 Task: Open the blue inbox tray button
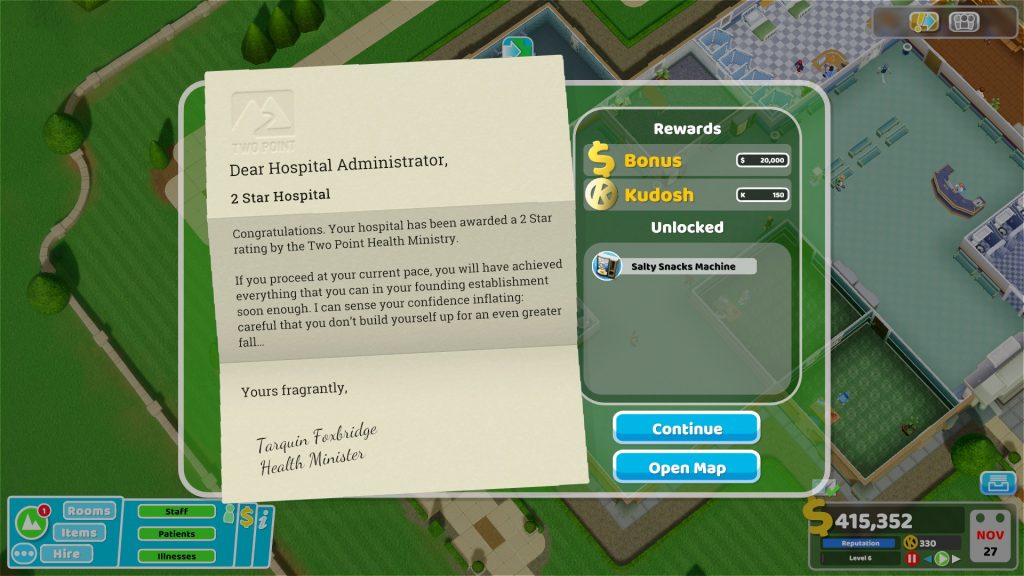[x=996, y=484]
